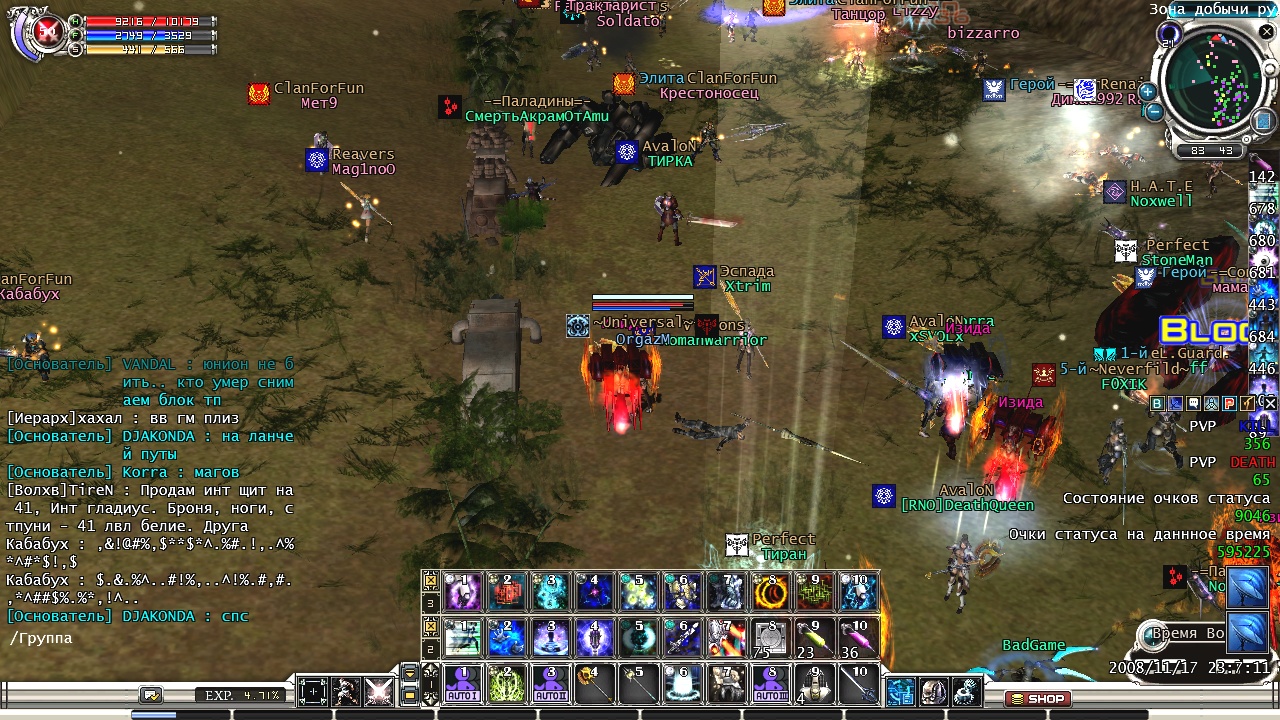
Task: Click the minimap radar
Action: 1215,82
